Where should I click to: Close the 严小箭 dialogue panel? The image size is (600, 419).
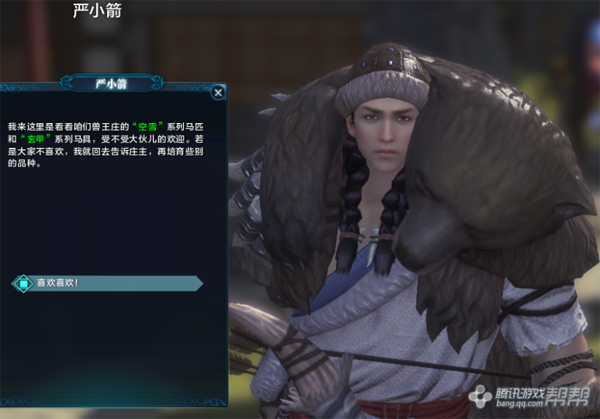pyautogui.click(x=218, y=92)
